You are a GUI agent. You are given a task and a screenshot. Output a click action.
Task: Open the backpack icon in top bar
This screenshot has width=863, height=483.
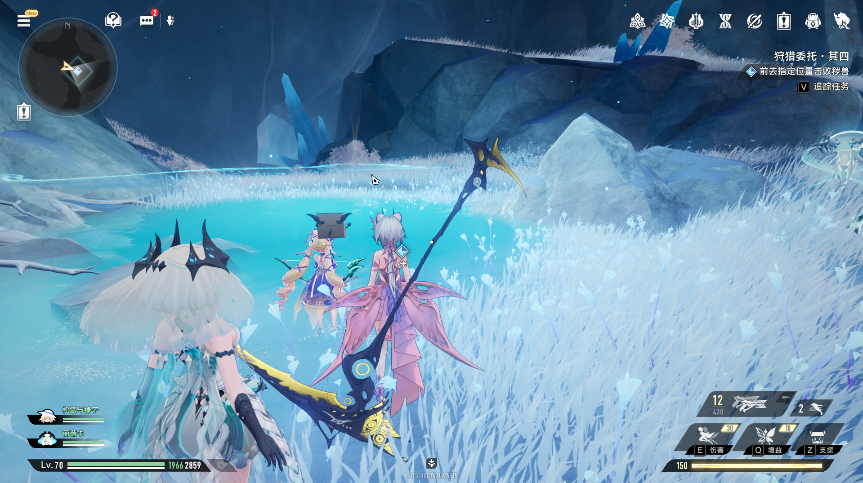812,21
